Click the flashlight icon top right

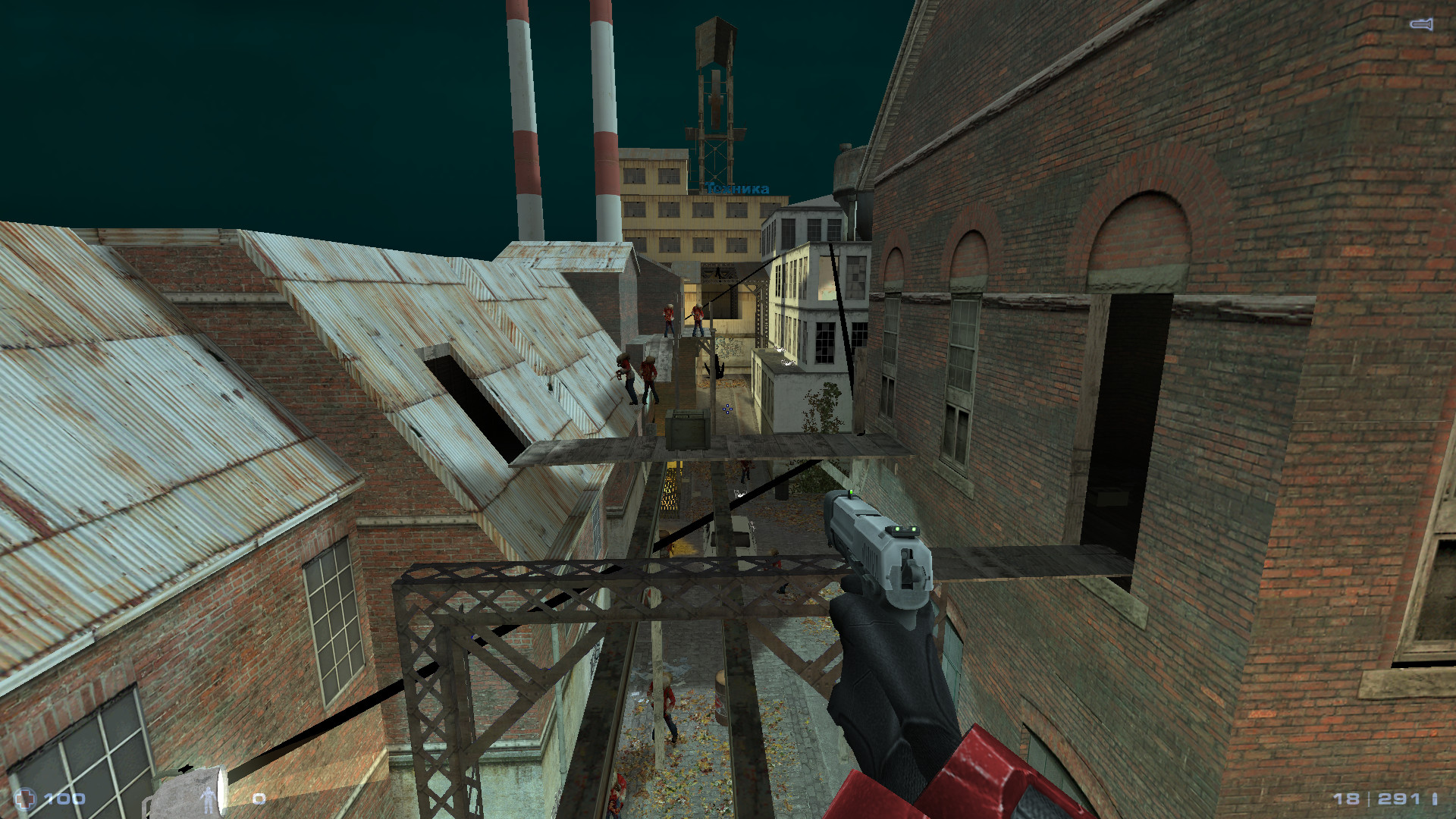pyautogui.click(x=1423, y=23)
